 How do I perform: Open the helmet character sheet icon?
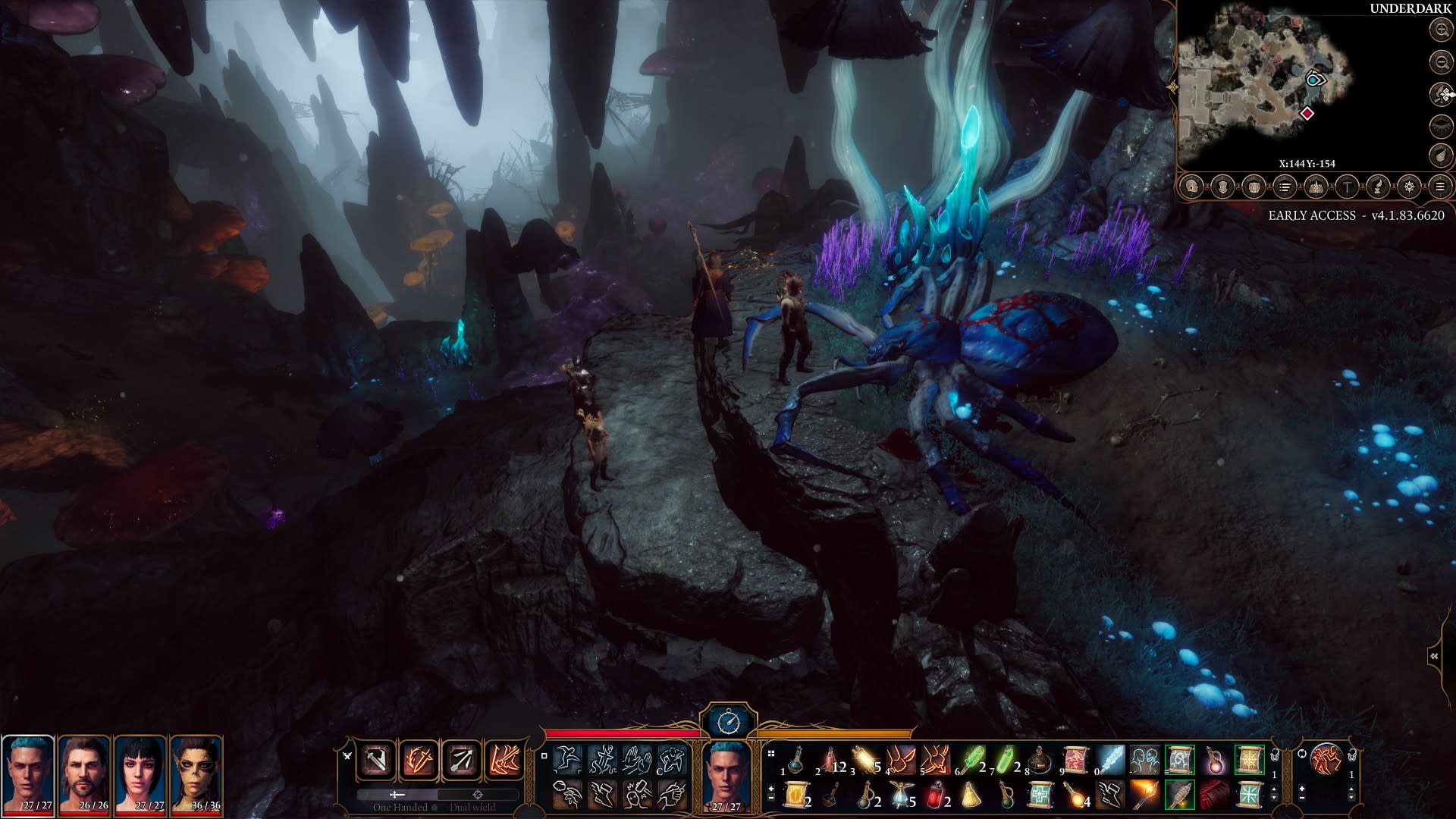coord(1191,186)
